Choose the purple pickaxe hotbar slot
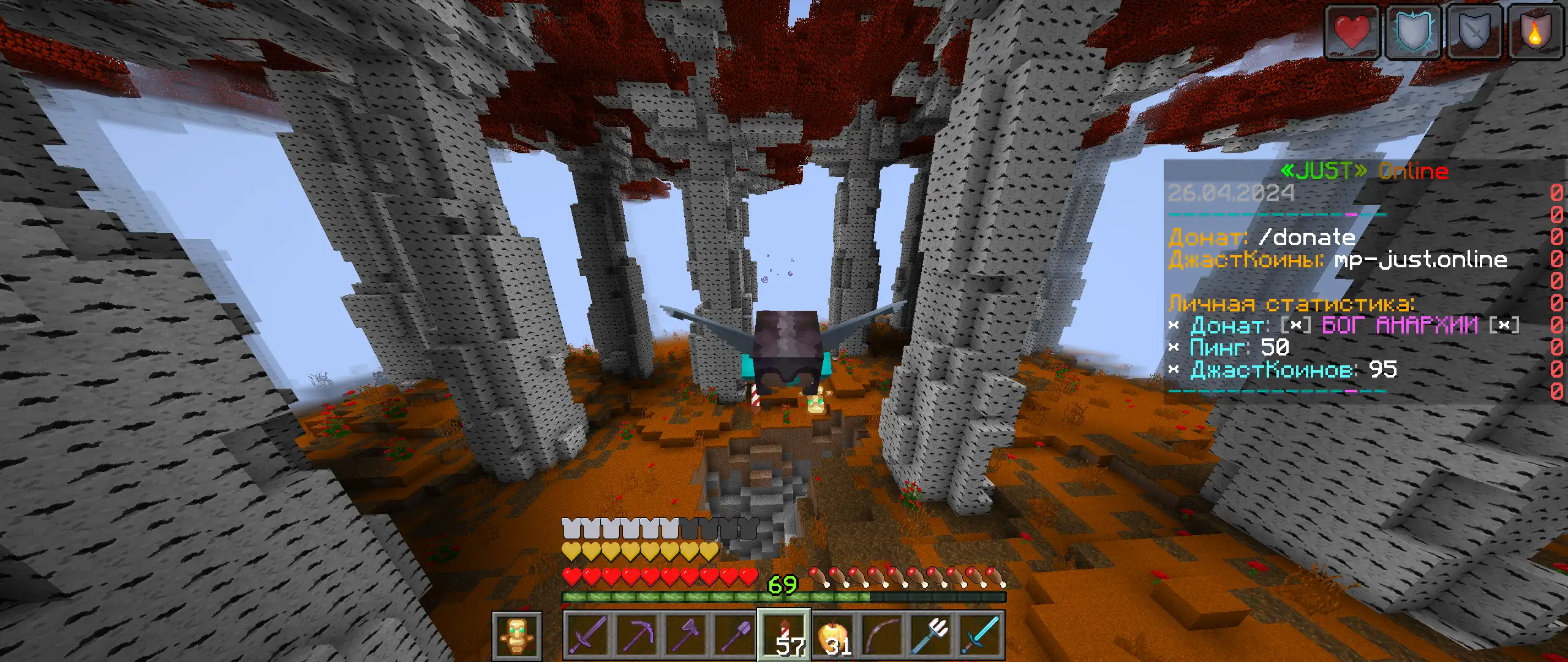 click(x=637, y=636)
